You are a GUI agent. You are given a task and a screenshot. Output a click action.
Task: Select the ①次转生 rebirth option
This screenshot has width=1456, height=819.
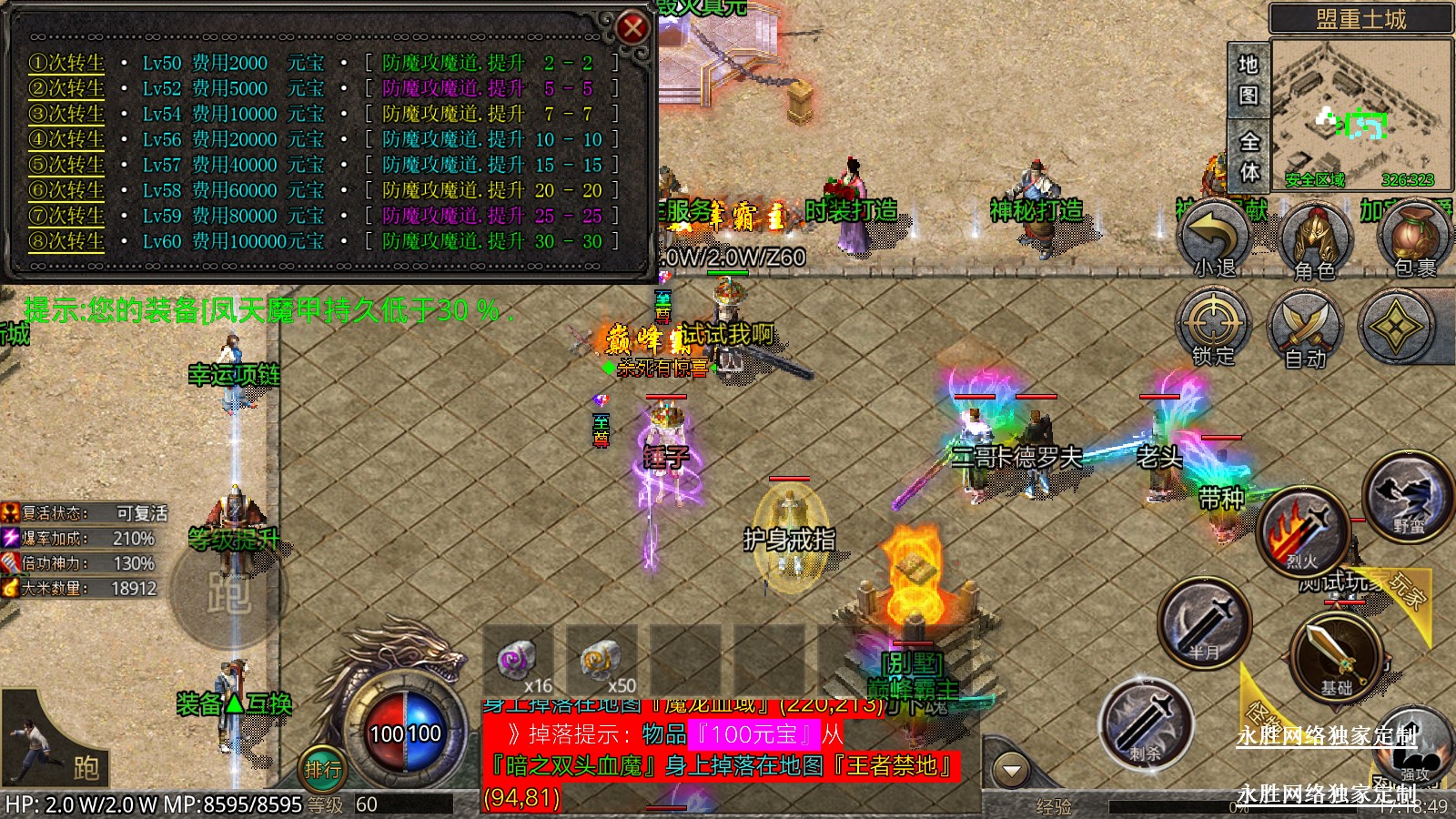coord(66,63)
